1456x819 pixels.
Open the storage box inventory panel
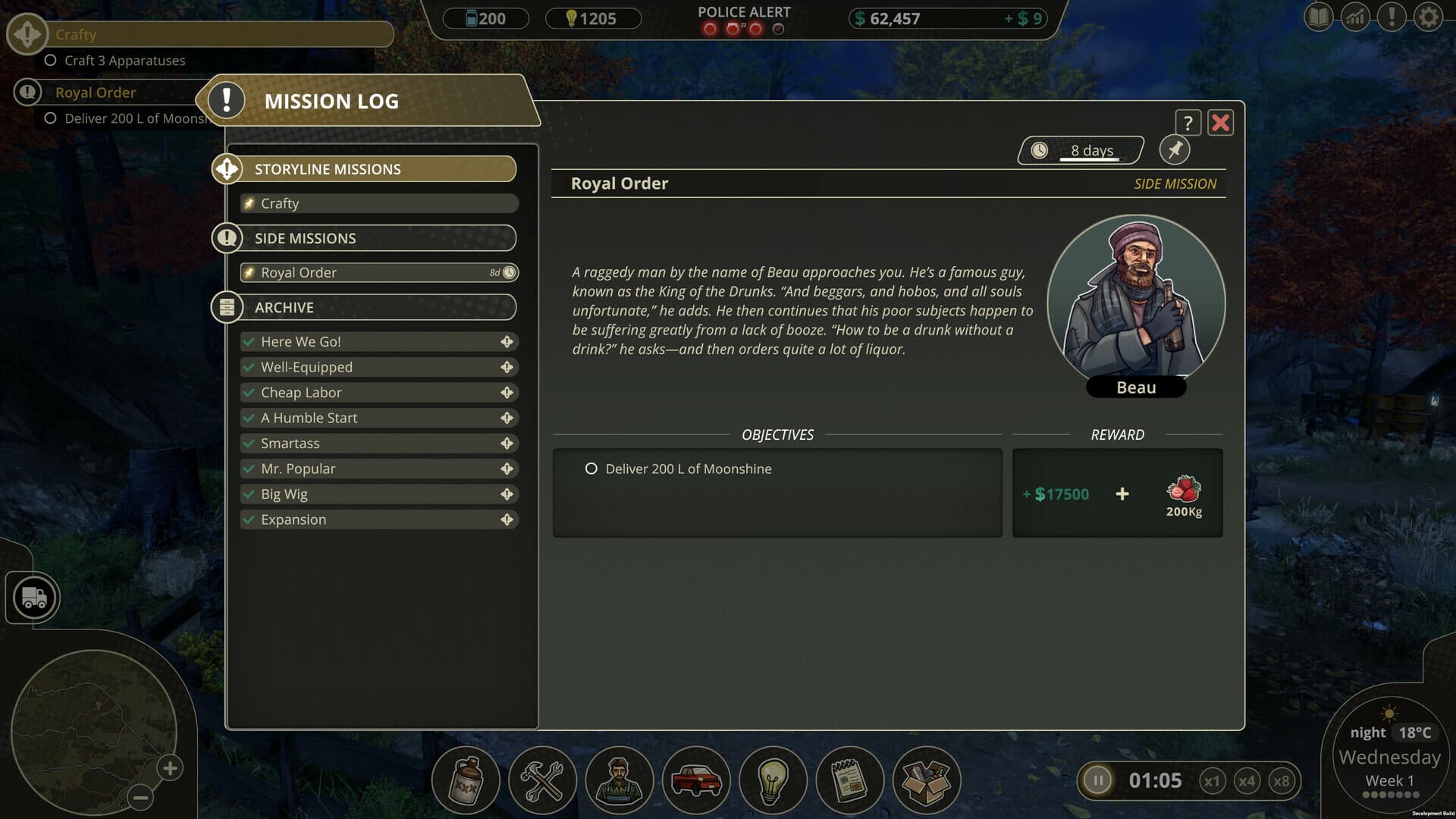pos(927,780)
